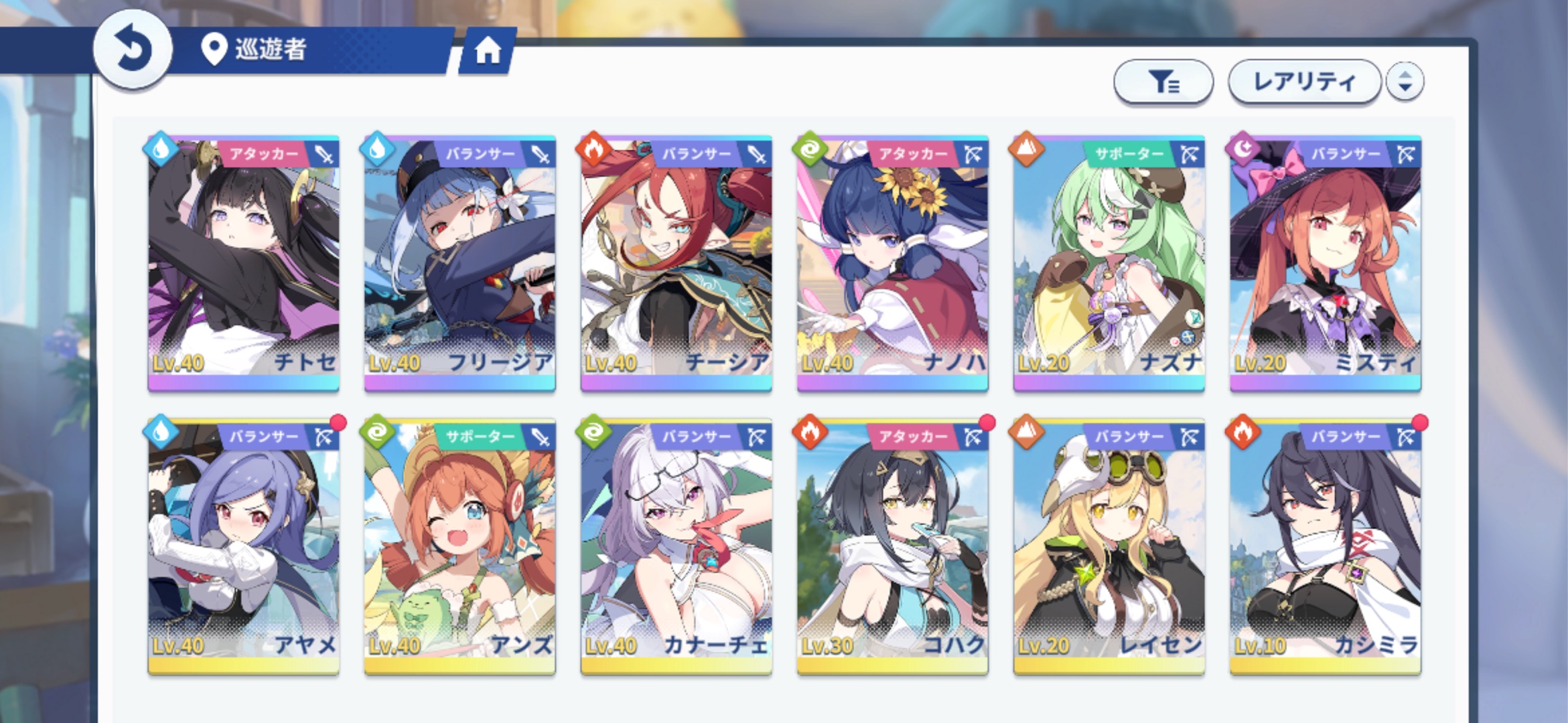1568x723 pixels.
Task: Pick the ナズナ supporter card
Action: tap(1109, 264)
